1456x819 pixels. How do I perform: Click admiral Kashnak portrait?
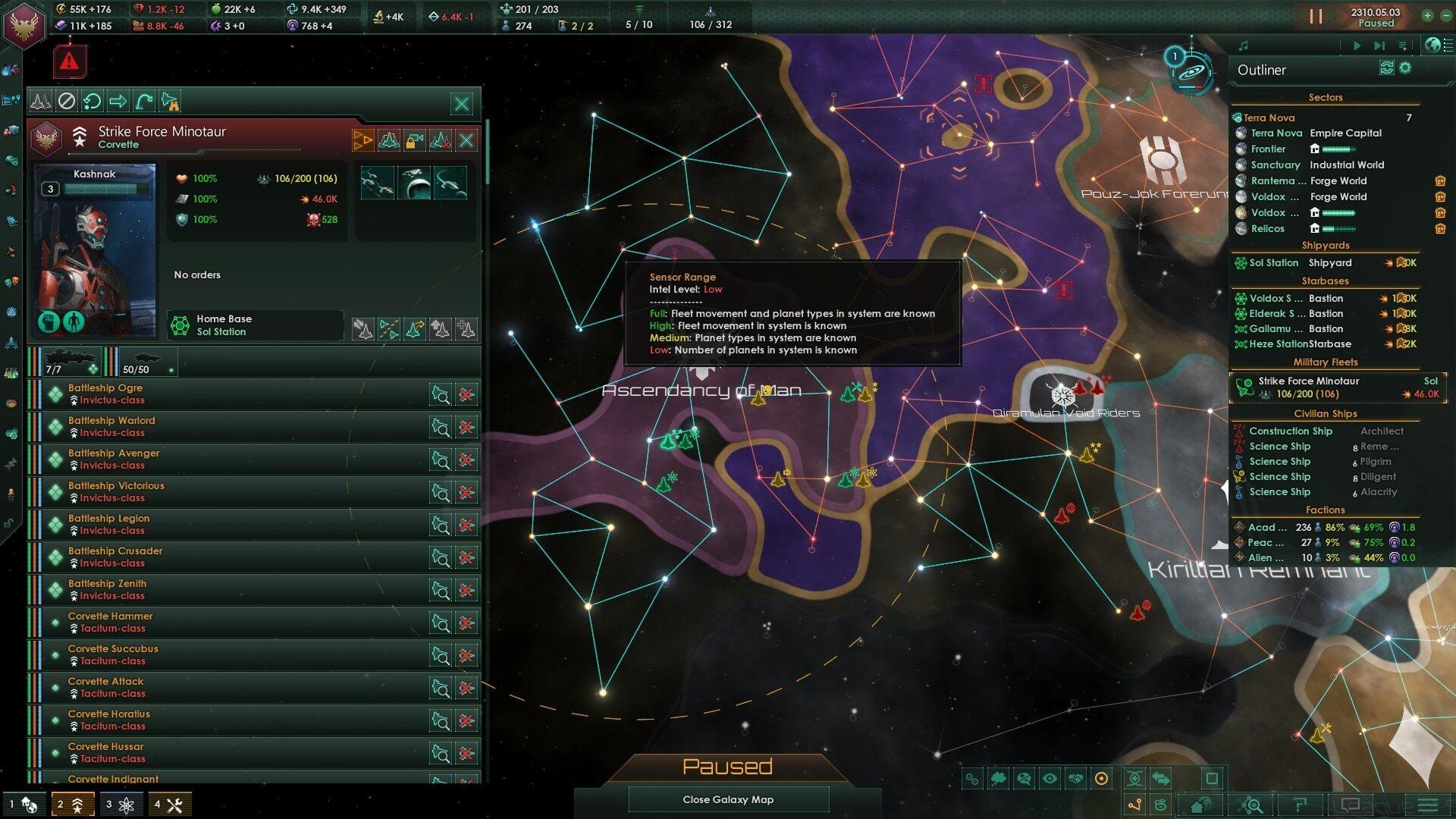click(95, 250)
